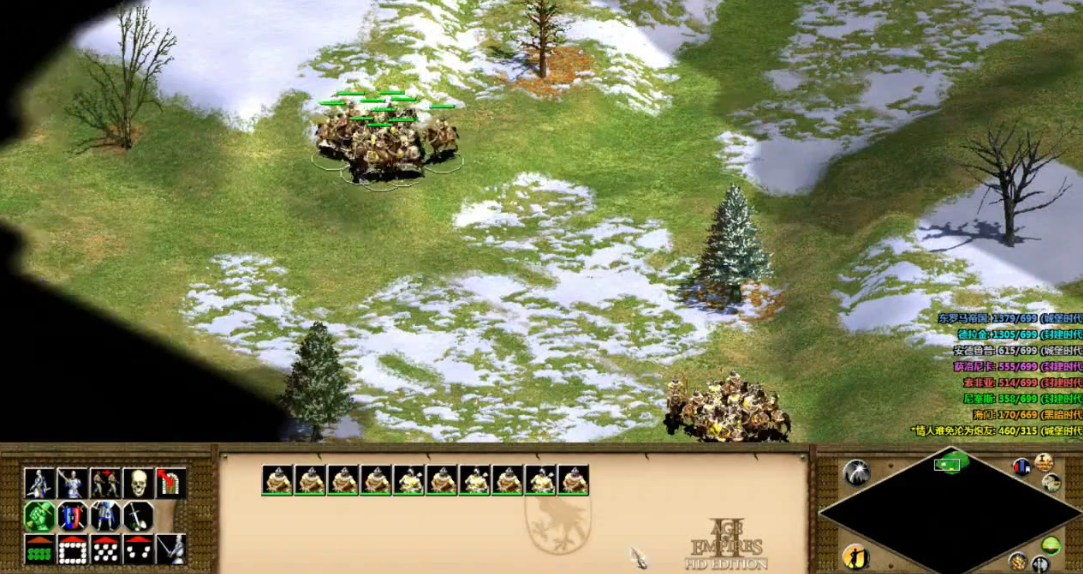Viewport: 1083px width, 574px height.
Task: Toggle the green terrain minimap mode
Action: [x=1050, y=545]
